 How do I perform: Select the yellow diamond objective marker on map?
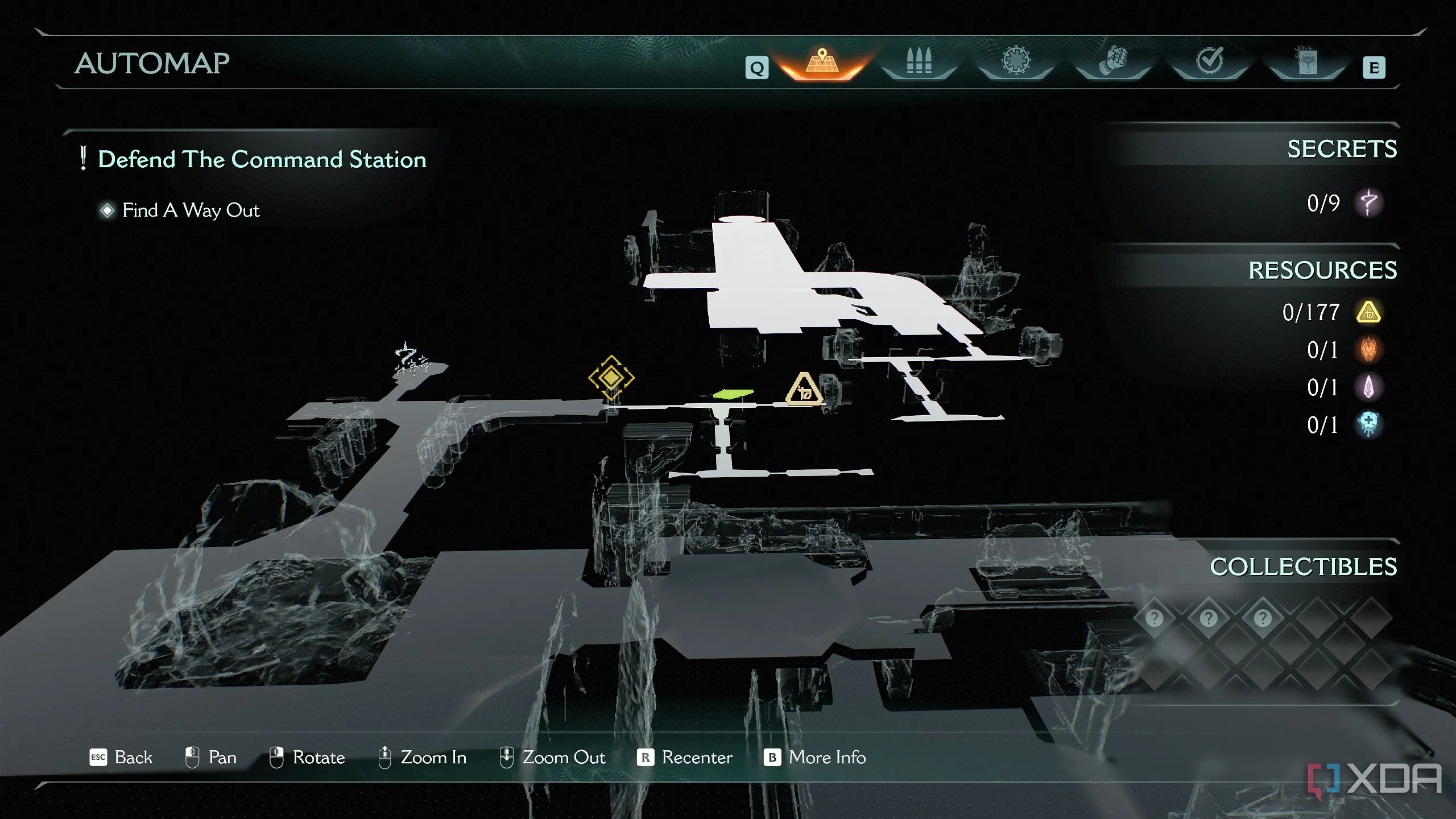pos(611,377)
